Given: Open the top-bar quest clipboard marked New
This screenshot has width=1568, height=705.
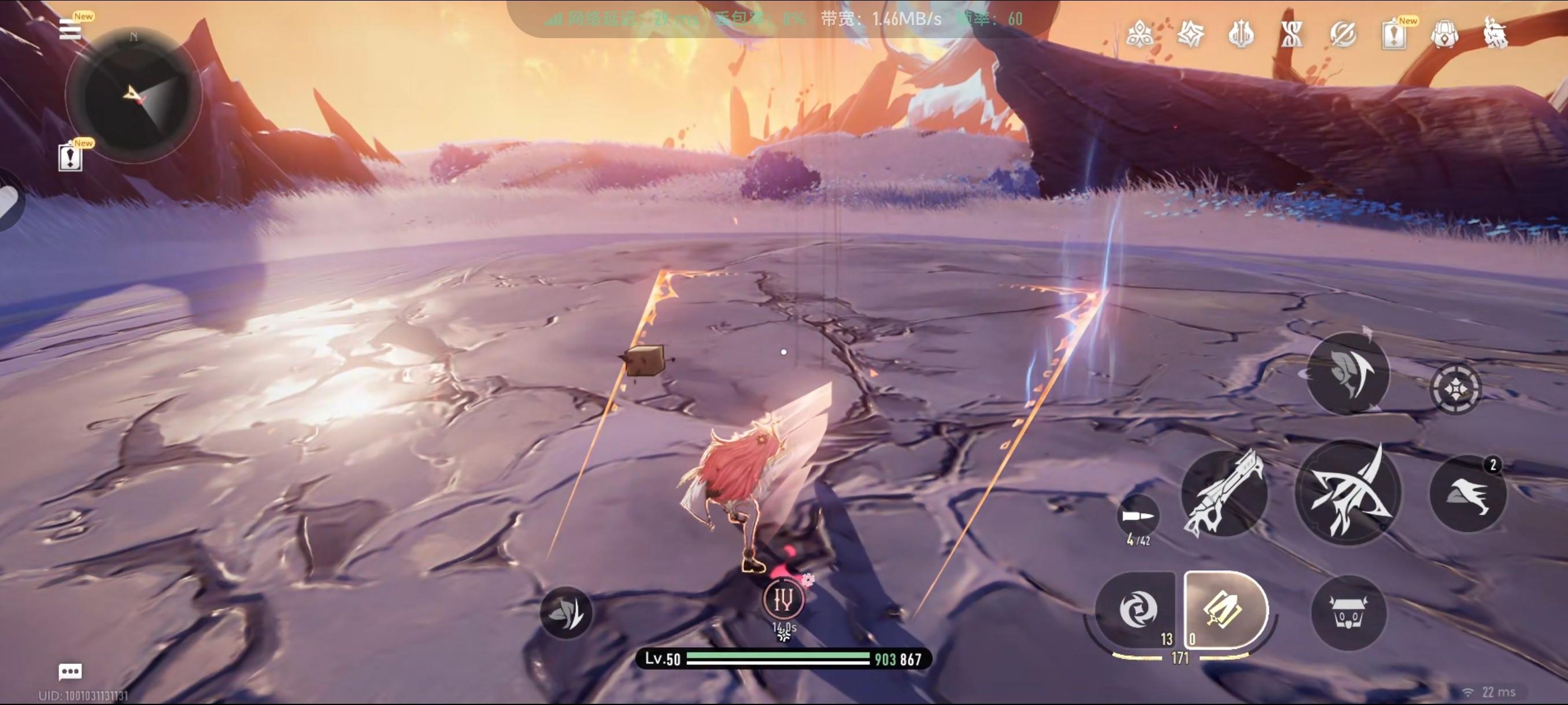Looking at the screenshot, I should (x=1394, y=35).
